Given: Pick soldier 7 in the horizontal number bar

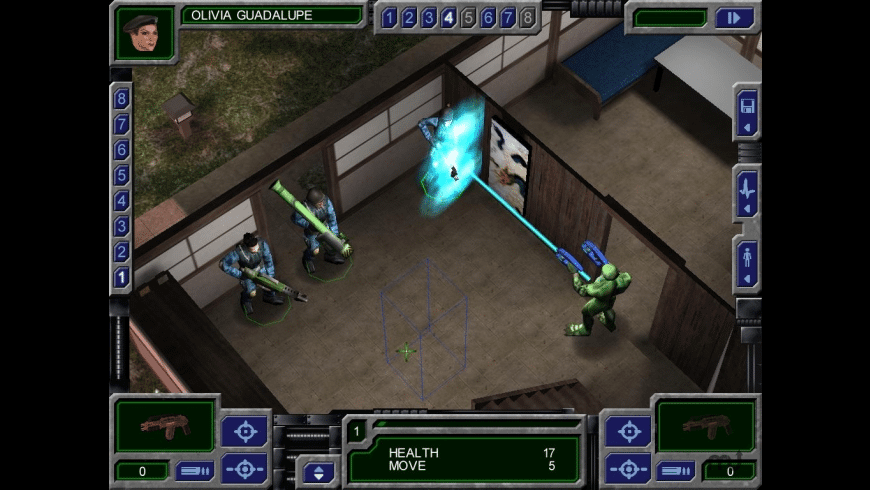Looking at the screenshot, I should pyautogui.click(x=508, y=17).
